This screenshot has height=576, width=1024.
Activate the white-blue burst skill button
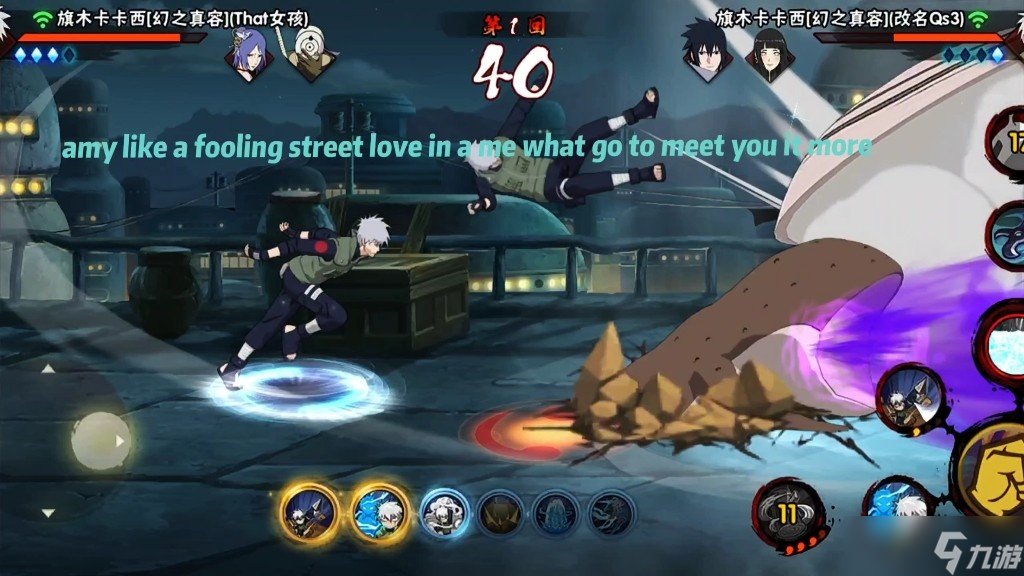pyautogui.click(x=1003, y=342)
